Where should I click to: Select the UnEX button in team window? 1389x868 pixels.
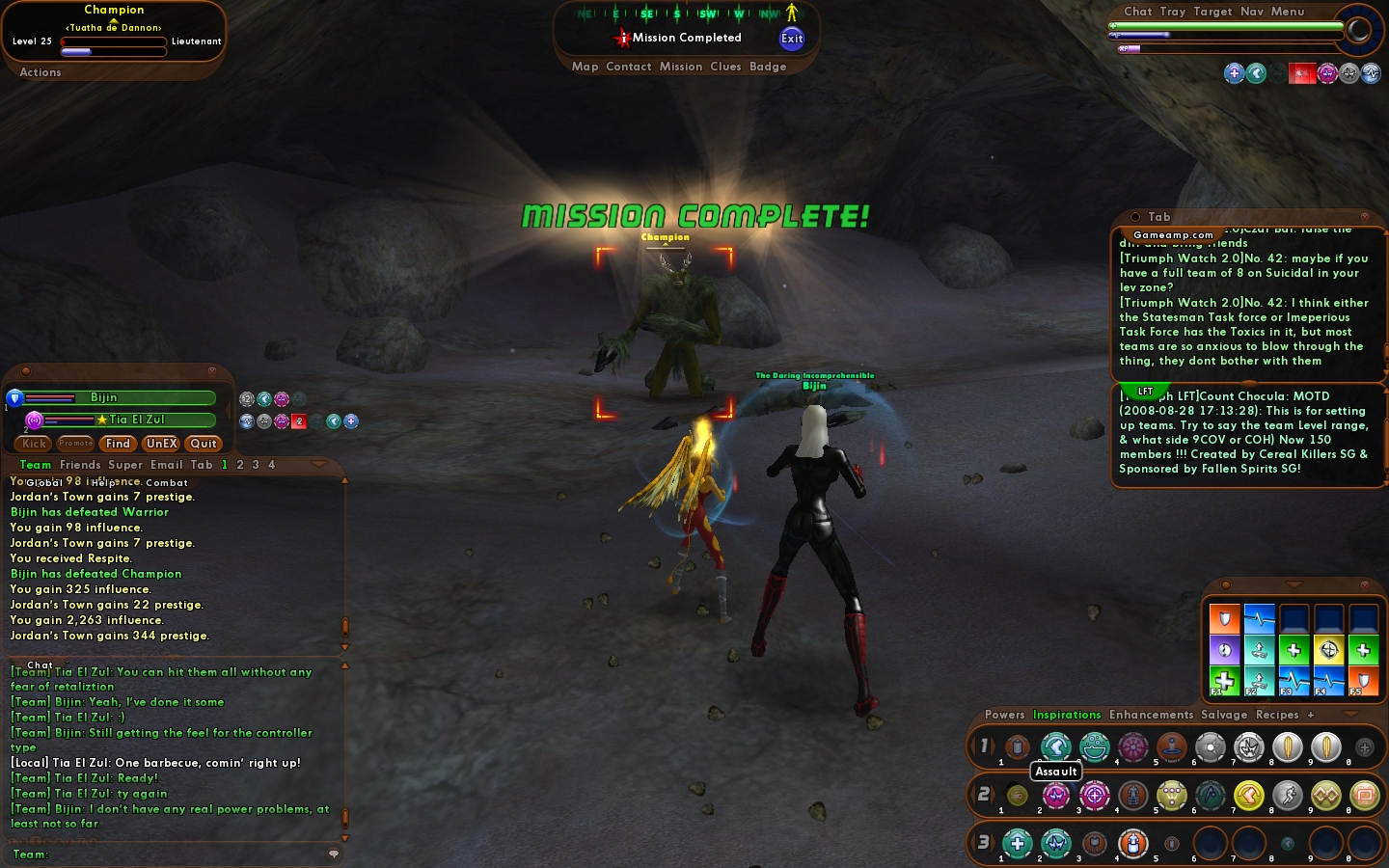tap(161, 444)
